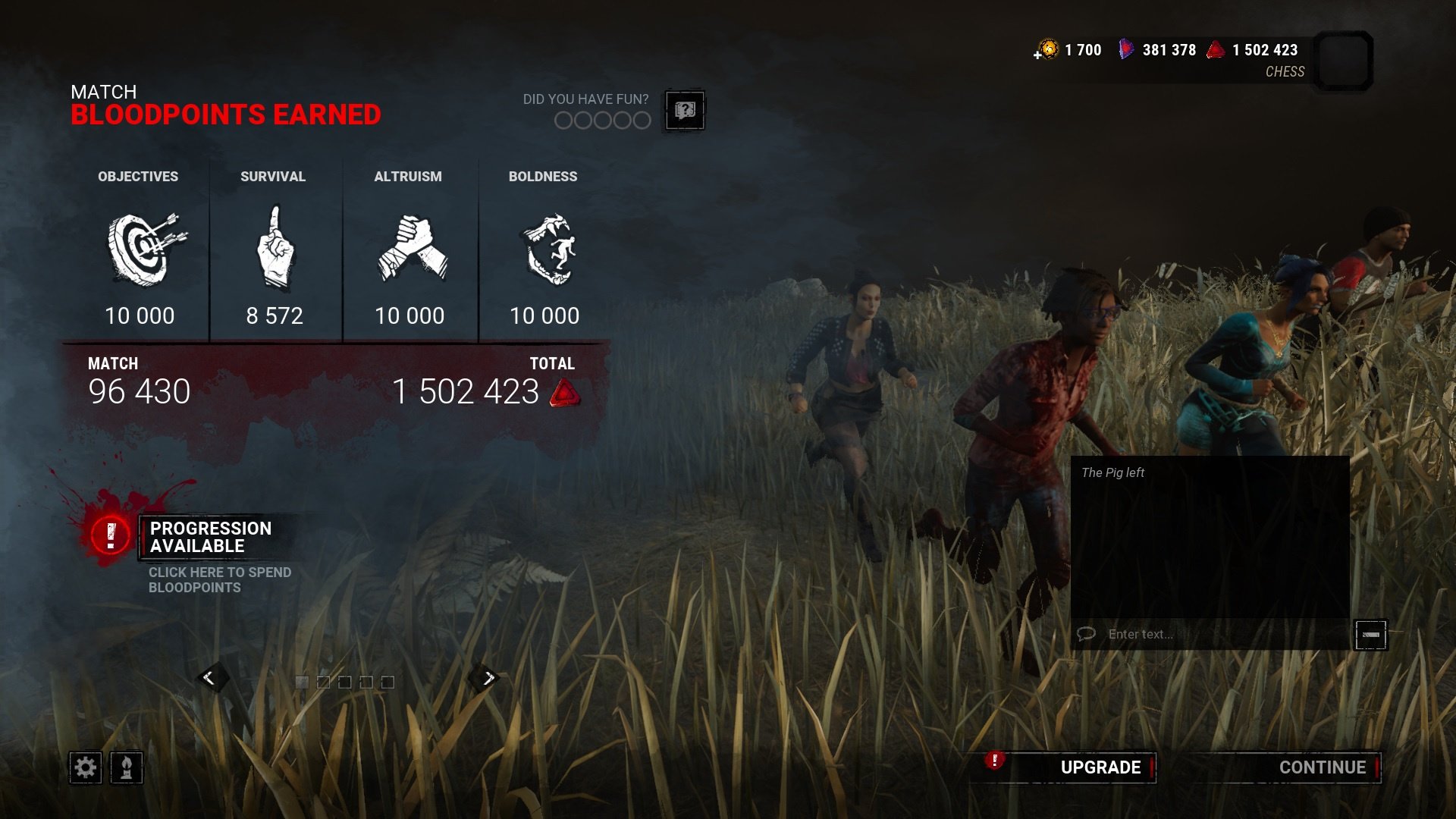Minimize the chat box
The image size is (1456, 819).
(x=1370, y=635)
